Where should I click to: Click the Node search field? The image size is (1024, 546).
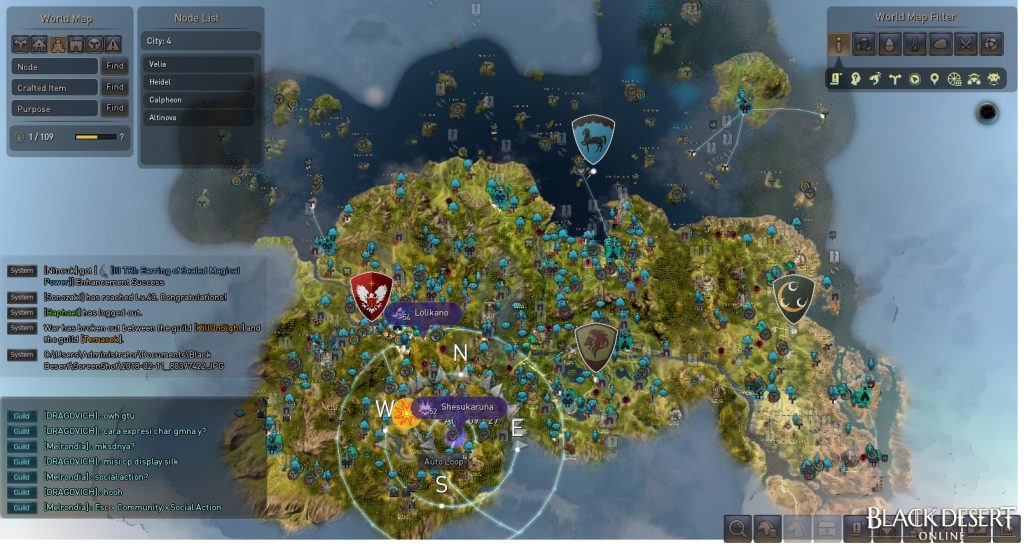pos(55,66)
